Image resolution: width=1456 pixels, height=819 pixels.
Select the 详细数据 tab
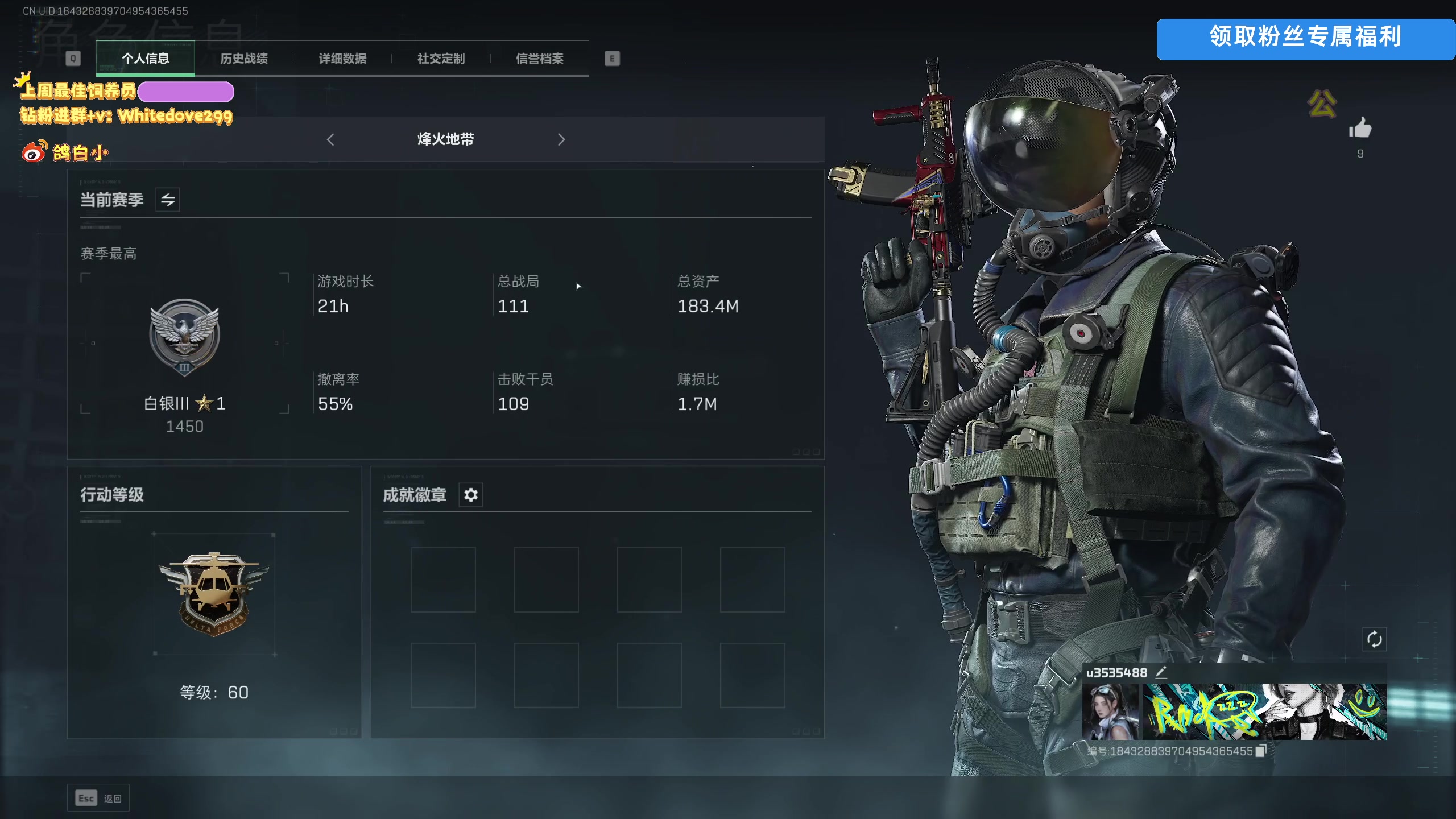342,59
